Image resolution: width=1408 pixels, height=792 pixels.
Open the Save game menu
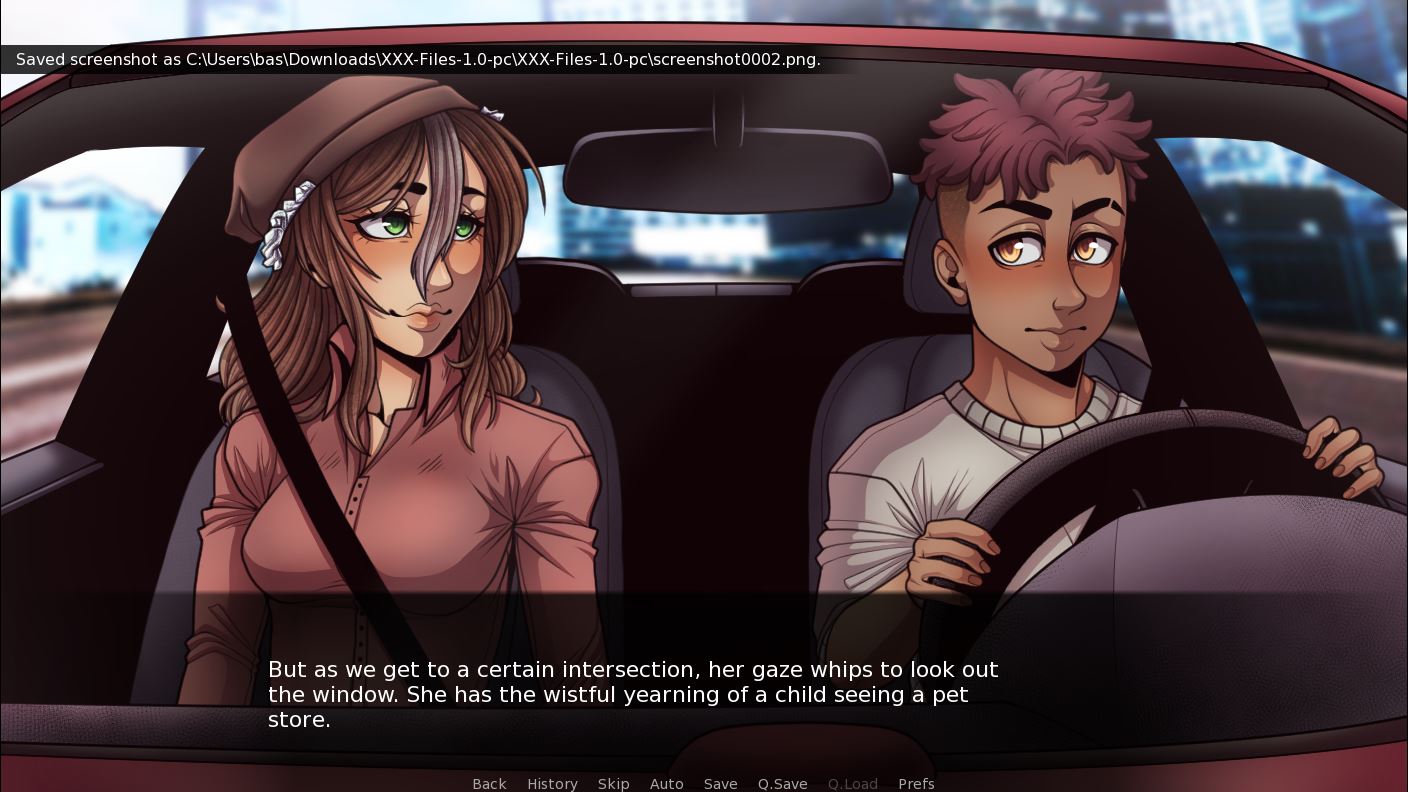[x=720, y=783]
